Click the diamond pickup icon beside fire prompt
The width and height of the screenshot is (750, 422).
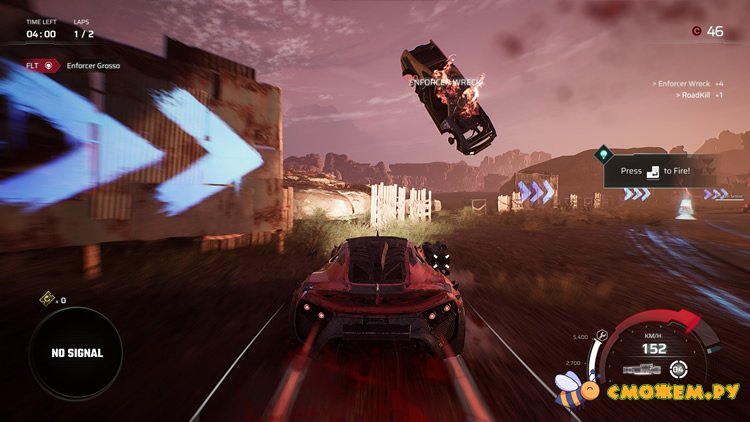602,154
